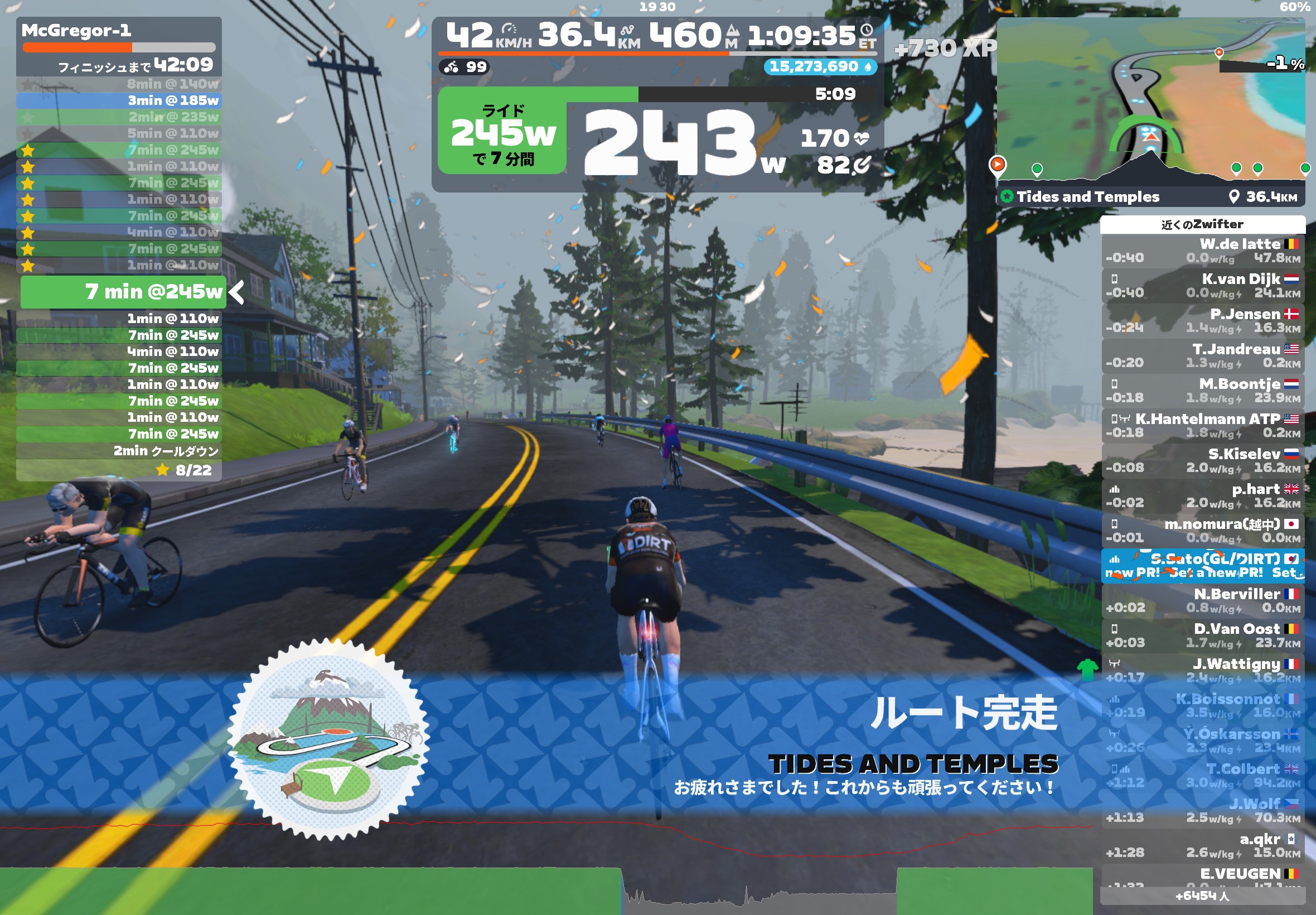
Task: Select the current 7 min @245w workout block
Action: pos(123,292)
